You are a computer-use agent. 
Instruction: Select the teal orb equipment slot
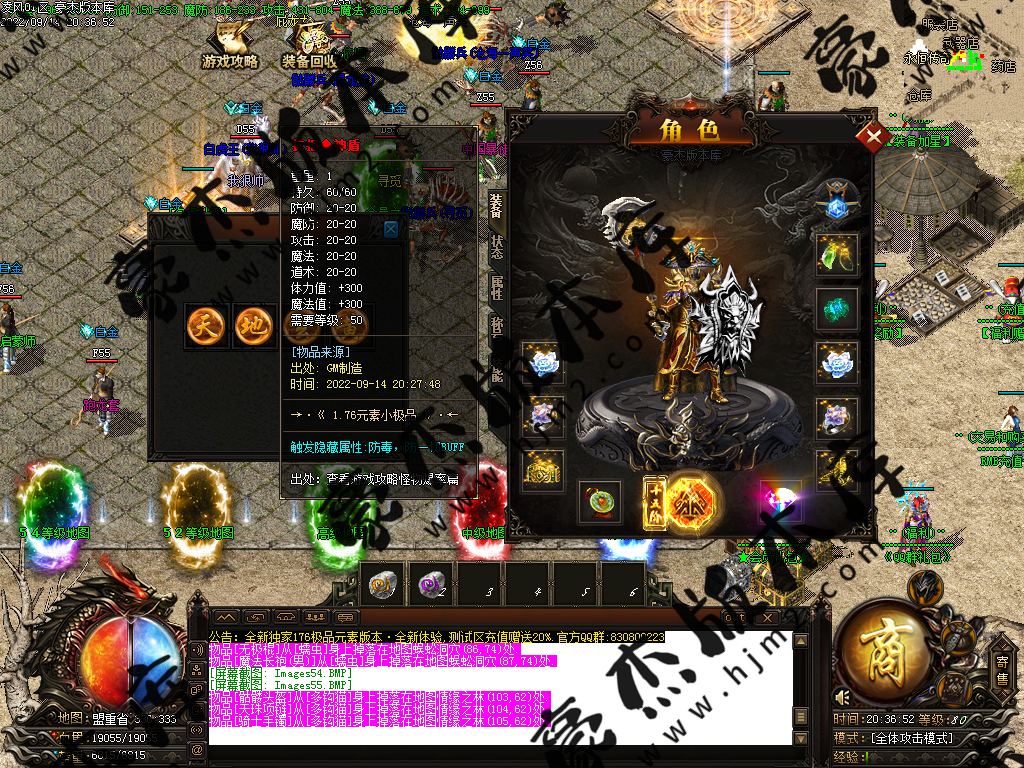click(x=837, y=309)
